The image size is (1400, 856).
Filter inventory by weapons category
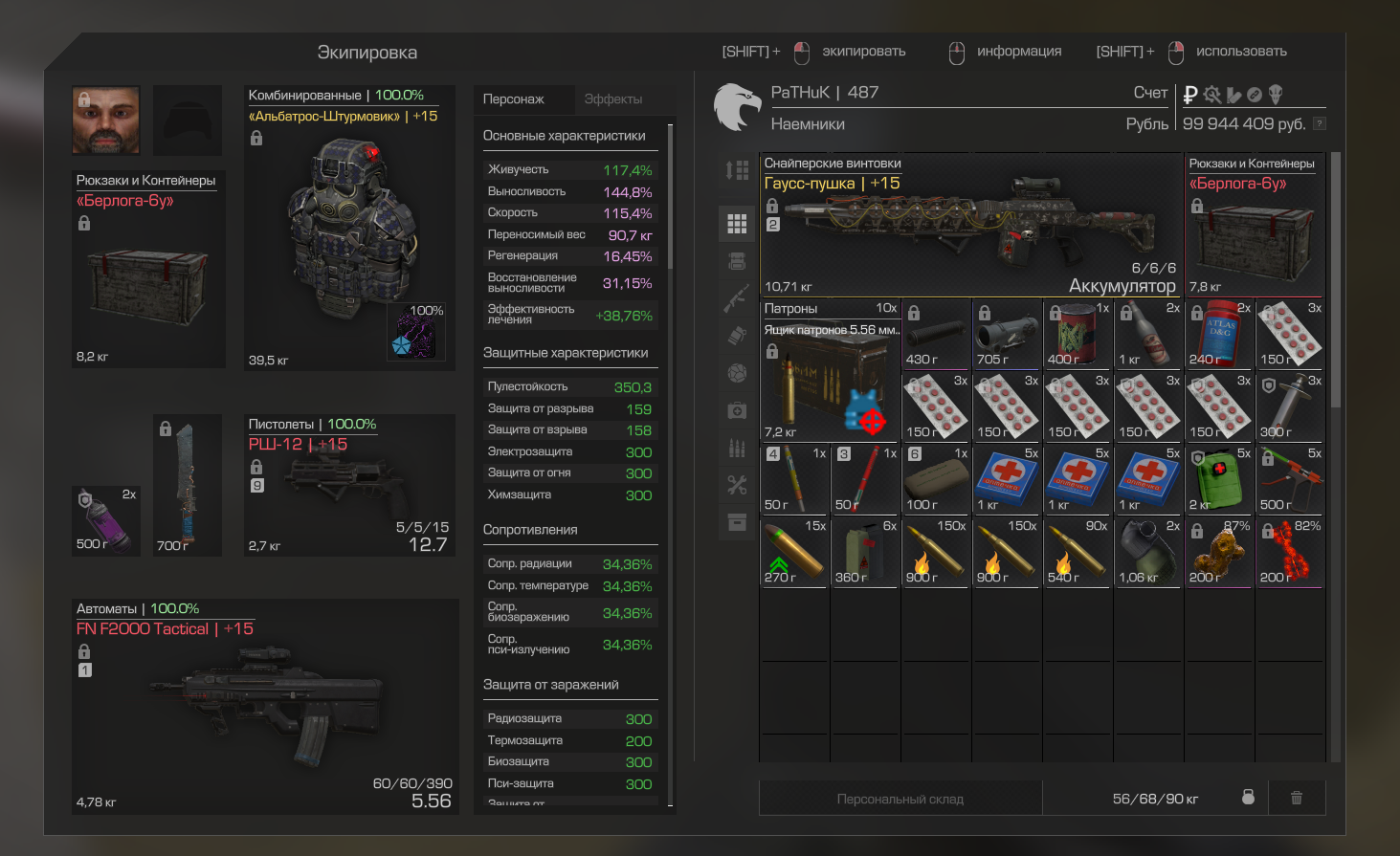pos(737,299)
